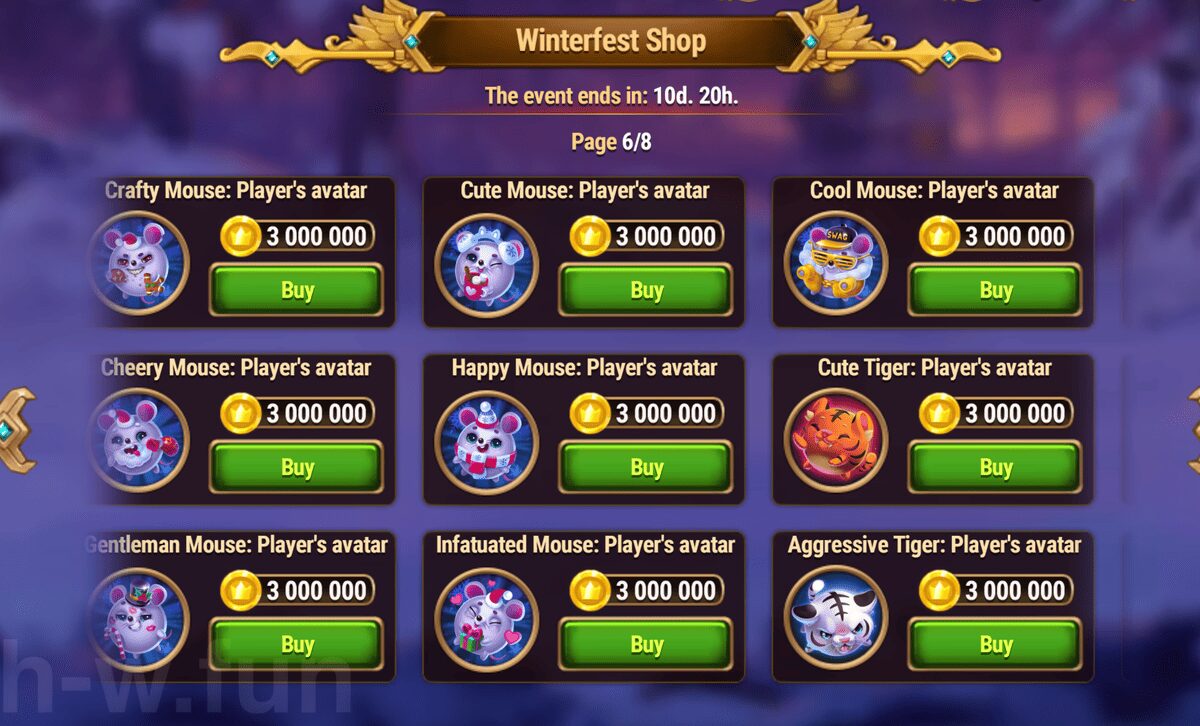Purchase the Cool Mouse avatar
The width and height of the screenshot is (1200, 726).
(x=995, y=290)
